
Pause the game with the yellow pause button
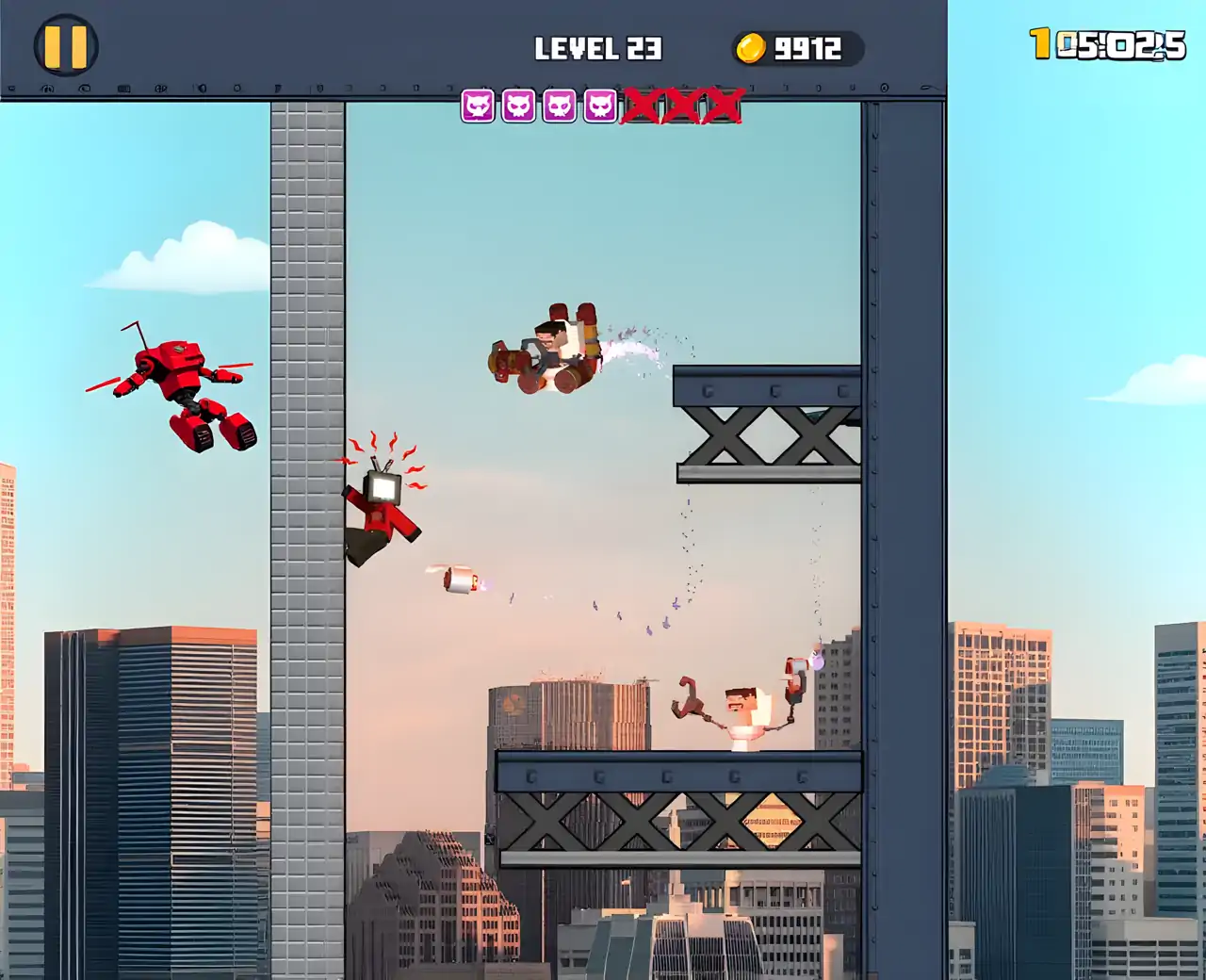coord(66,45)
